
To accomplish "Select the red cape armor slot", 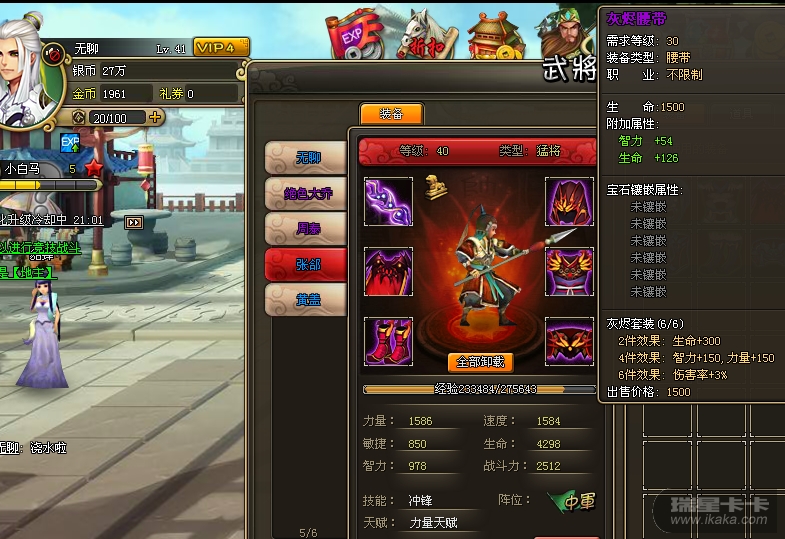I will [x=388, y=271].
